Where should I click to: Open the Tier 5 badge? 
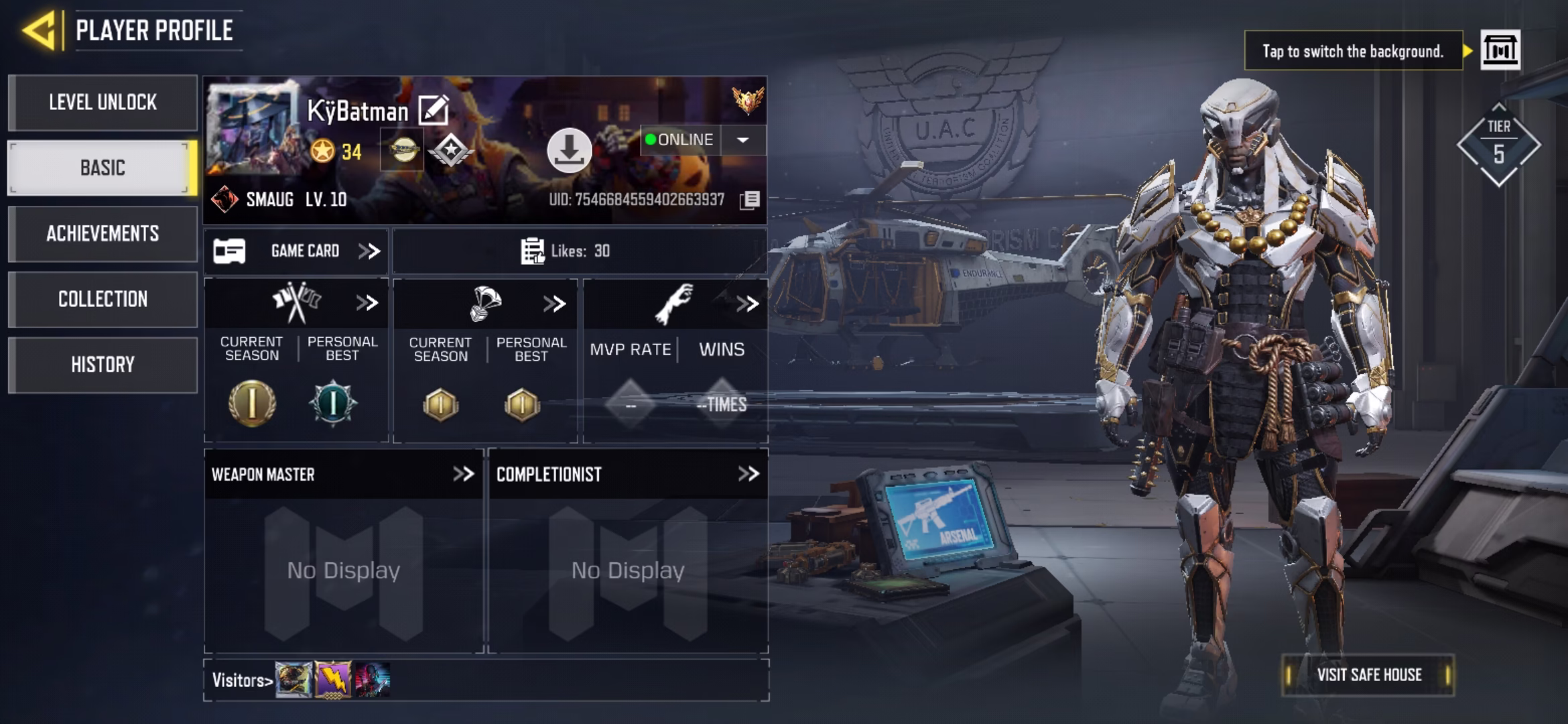click(1498, 145)
